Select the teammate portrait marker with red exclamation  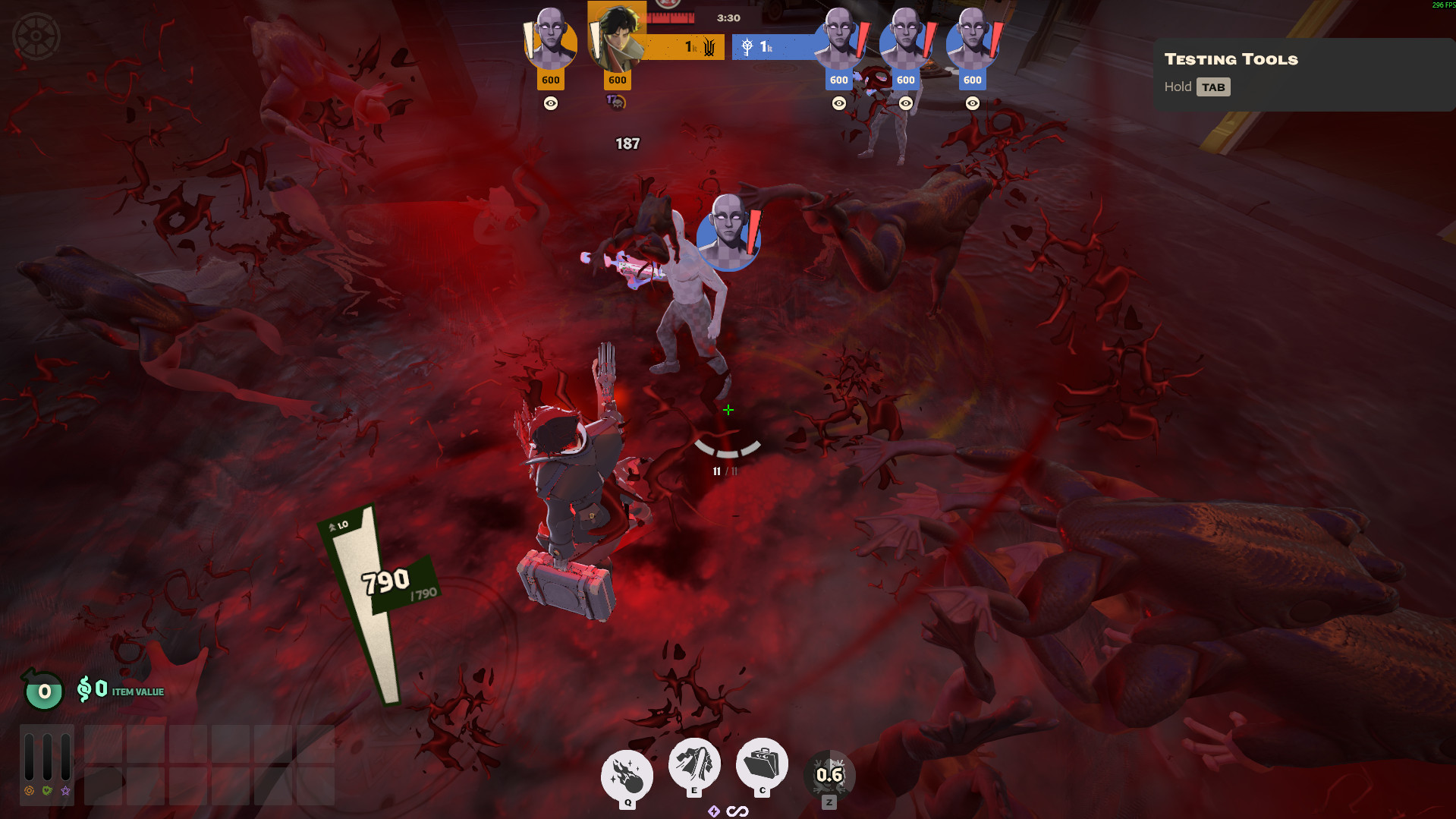[728, 232]
